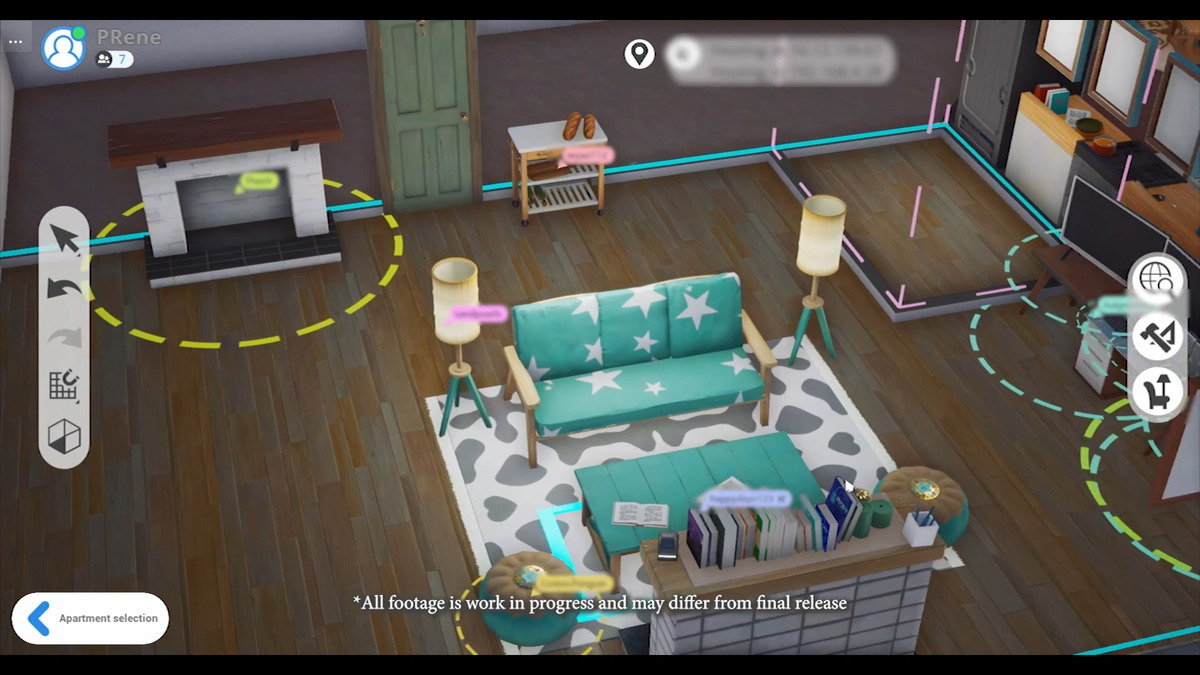The height and width of the screenshot is (675, 1200).
Task: Open the three-dot options menu
Action: pyautogui.click(x=15, y=42)
